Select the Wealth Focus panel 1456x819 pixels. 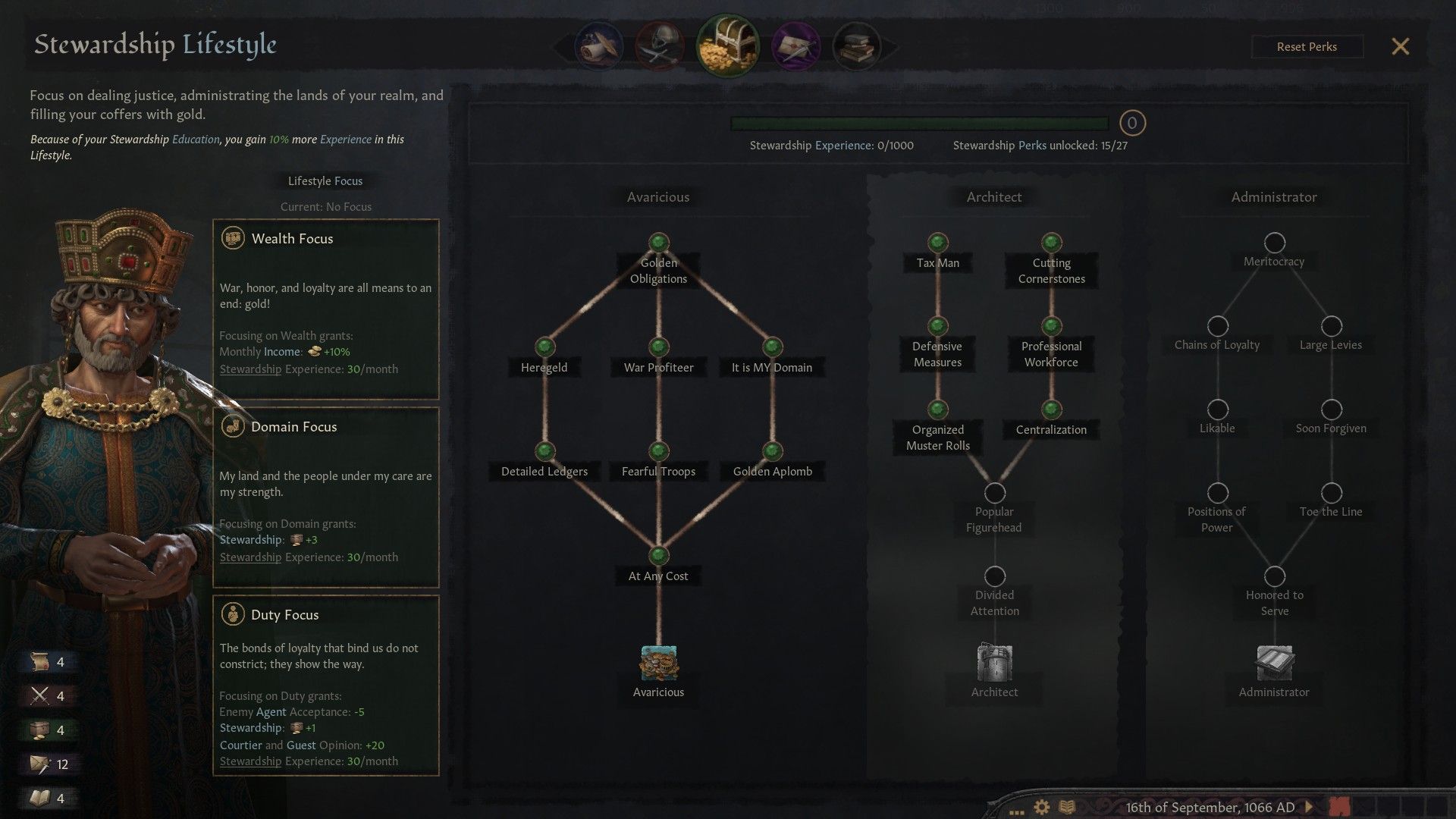(326, 311)
